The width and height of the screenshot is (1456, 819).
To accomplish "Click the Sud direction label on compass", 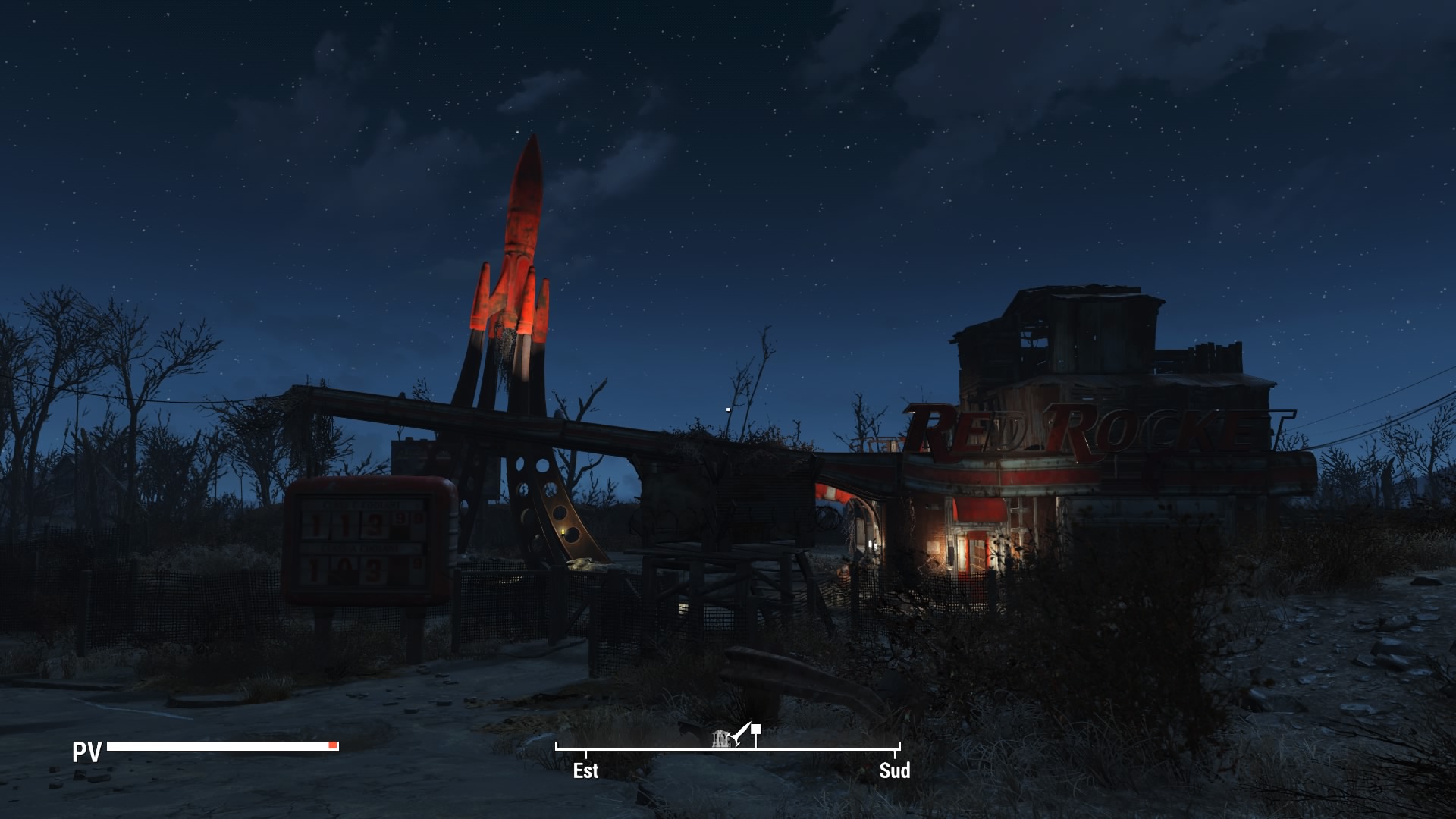I will coord(894,770).
